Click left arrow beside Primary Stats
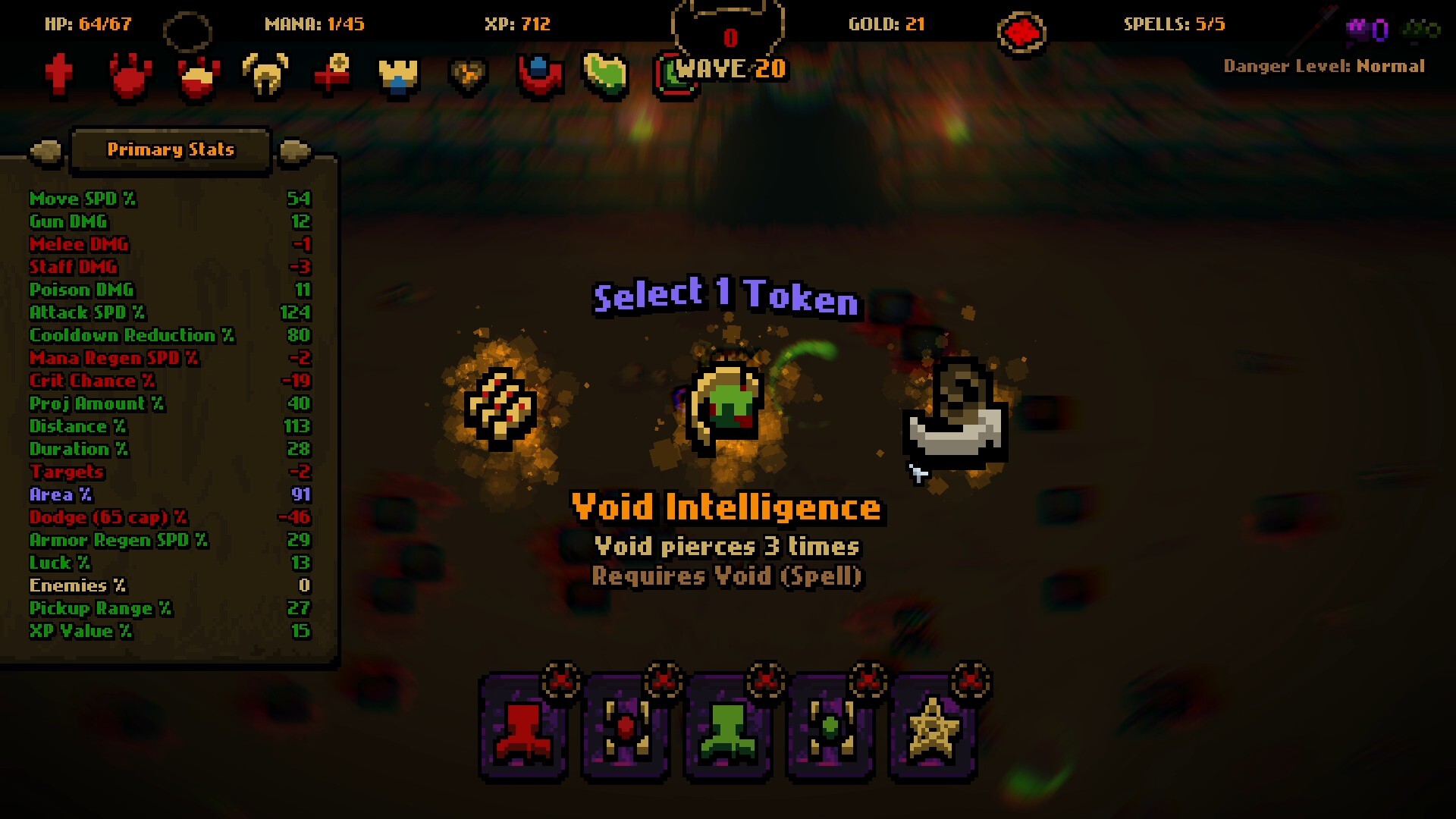This screenshot has width=1456, height=819. (45, 150)
